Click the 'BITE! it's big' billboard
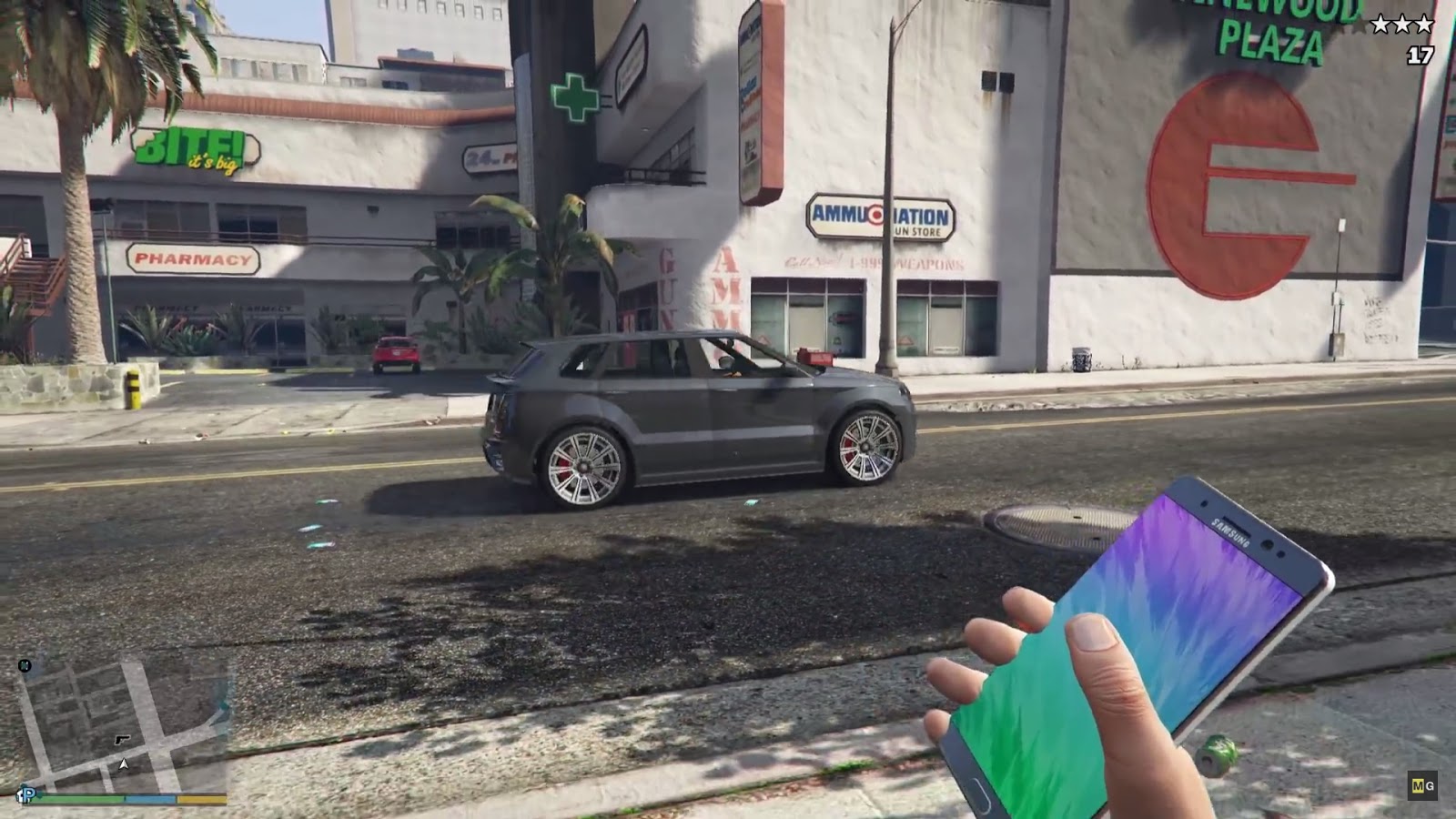Image resolution: width=1456 pixels, height=819 pixels. click(x=189, y=150)
